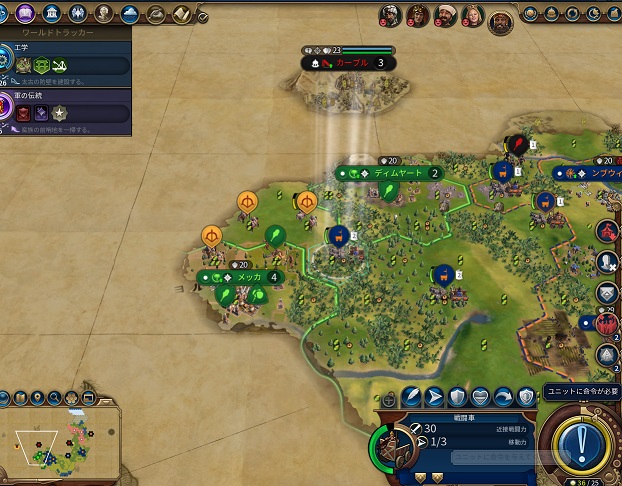Activate the alert shield unit action
The width and height of the screenshot is (622, 486).
coord(527,396)
